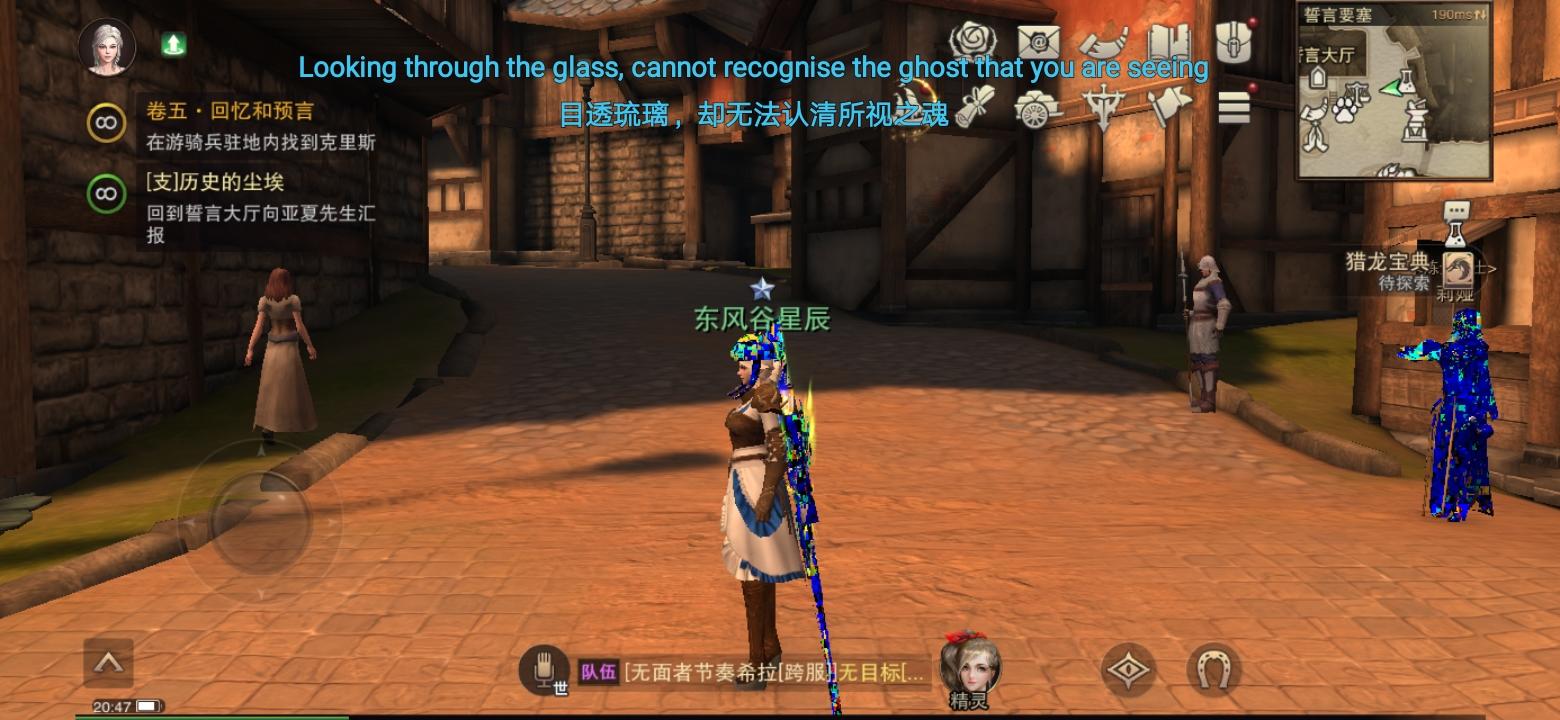Open the rankings book icon
This screenshot has width=1560, height=720.
click(x=1172, y=42)
